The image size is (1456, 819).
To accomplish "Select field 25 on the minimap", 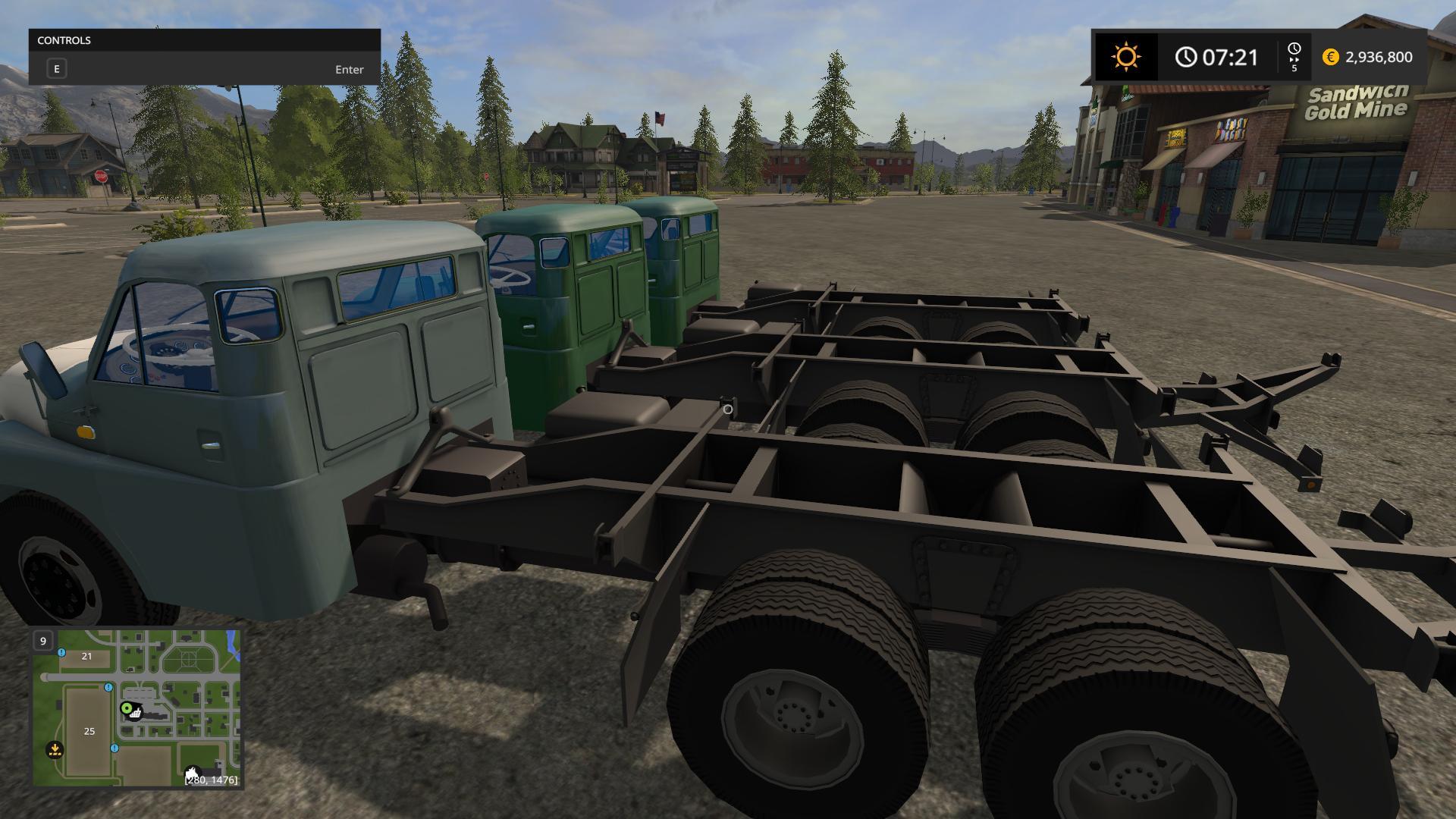I will pos(89,731).
